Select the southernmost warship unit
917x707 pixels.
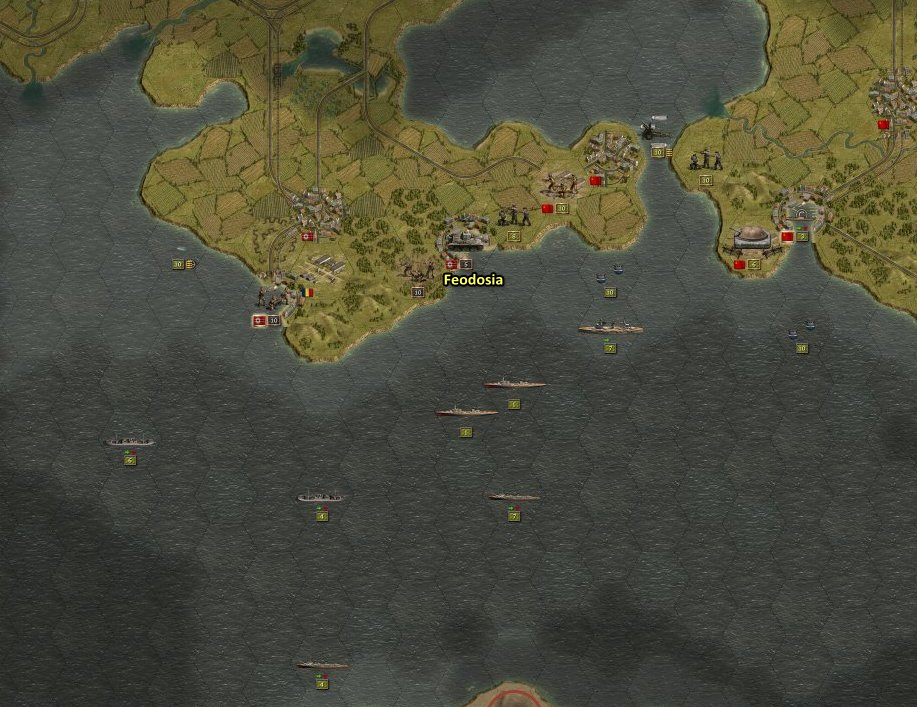(322, 664)
